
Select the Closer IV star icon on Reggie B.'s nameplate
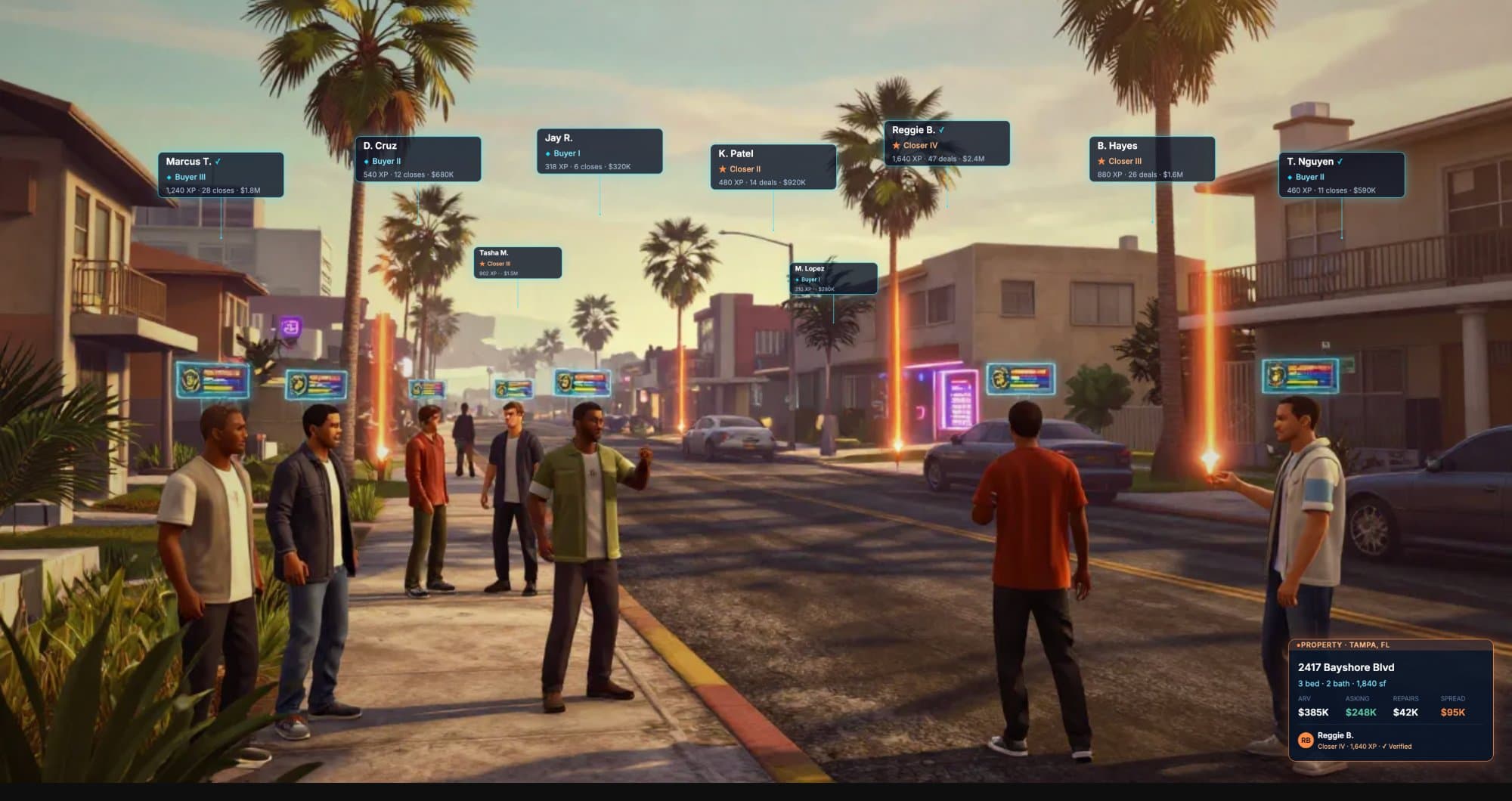pos(894,144)
